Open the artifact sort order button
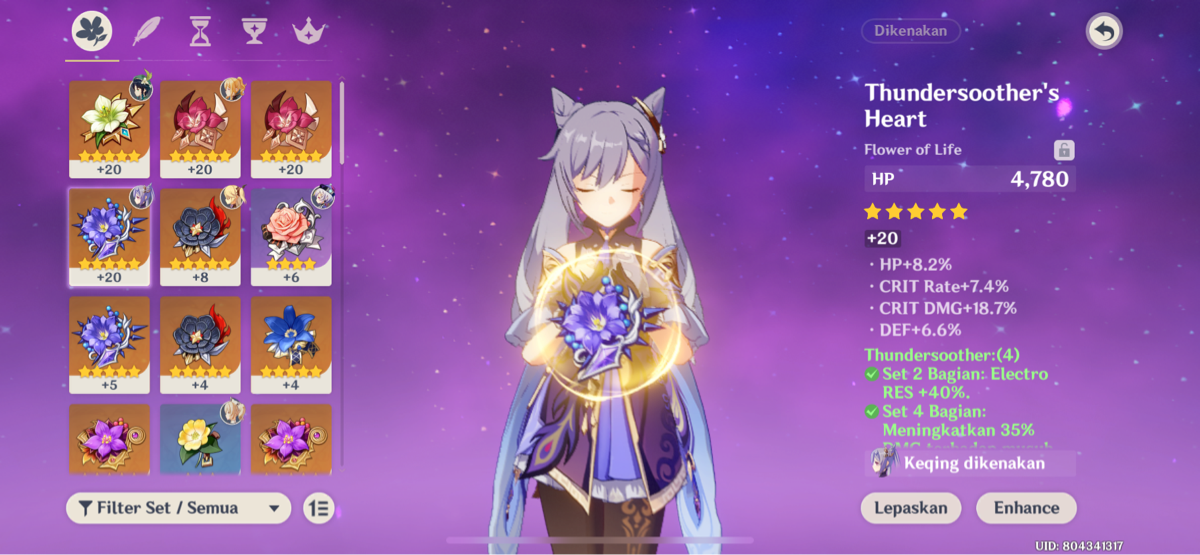Image resolution: width=1200 pixels, height=555 pixels. point(319,508)
